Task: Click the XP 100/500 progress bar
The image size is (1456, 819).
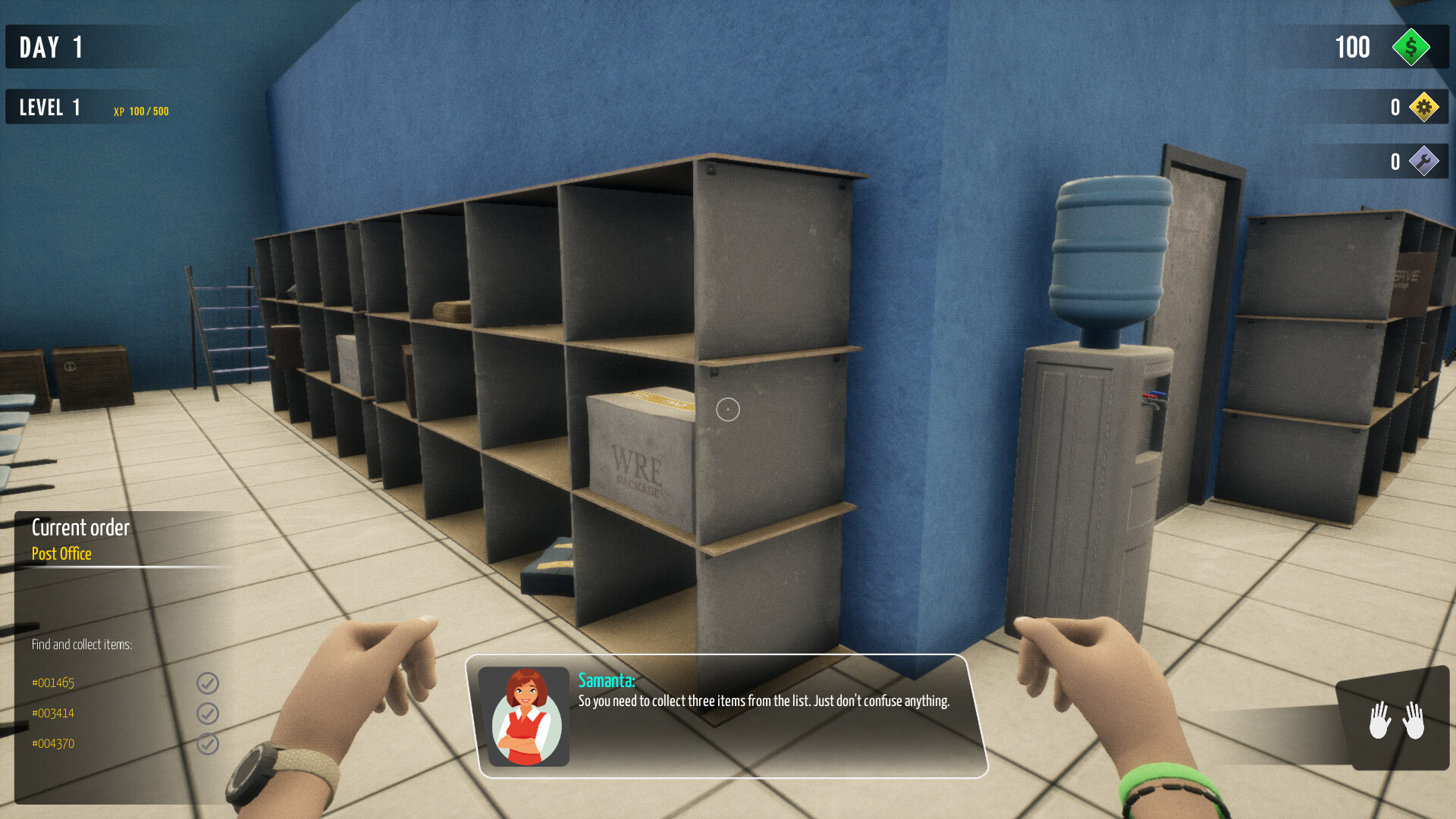Action: [141, 111]
